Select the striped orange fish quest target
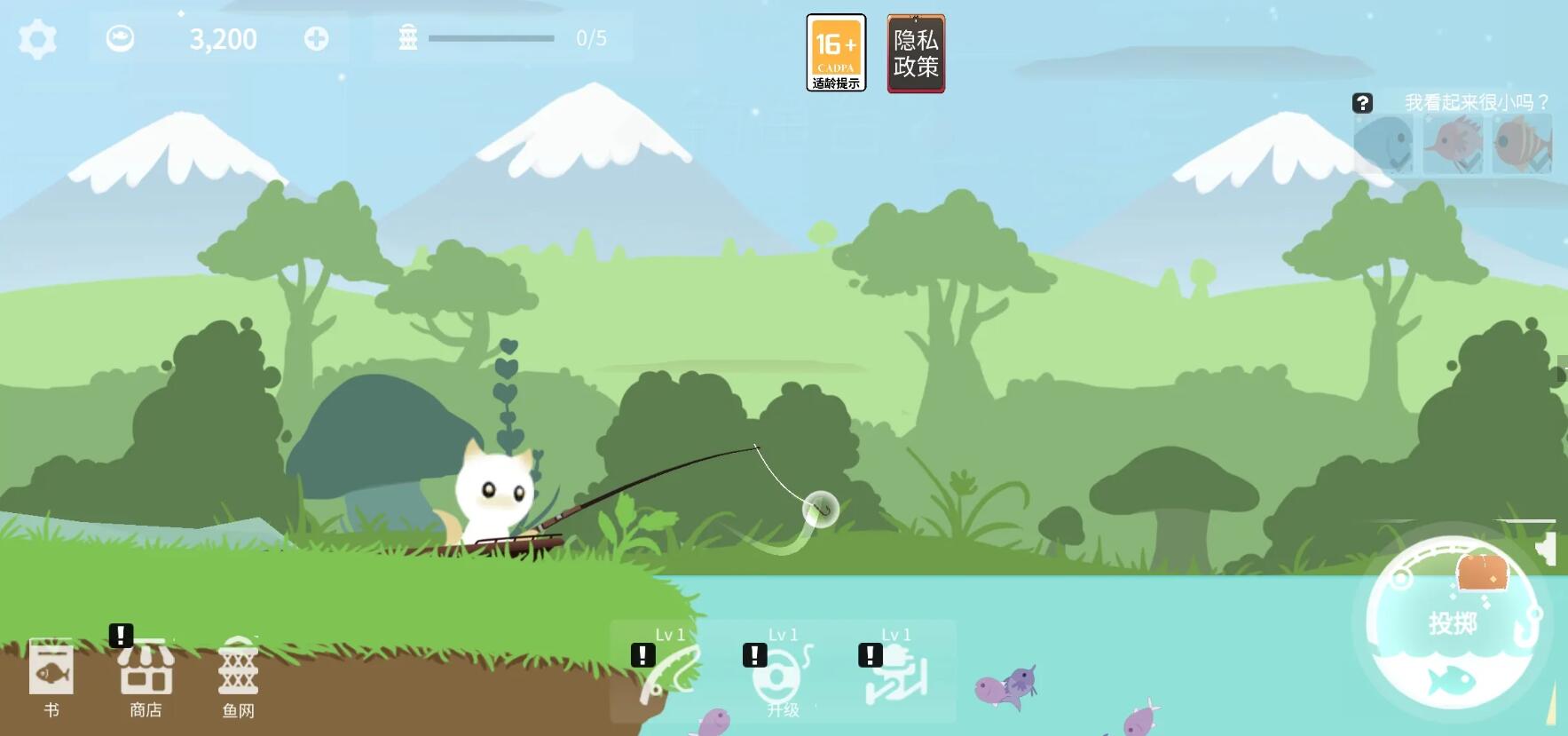This screenshot has height=736, width=1568. click(1521, 144)
